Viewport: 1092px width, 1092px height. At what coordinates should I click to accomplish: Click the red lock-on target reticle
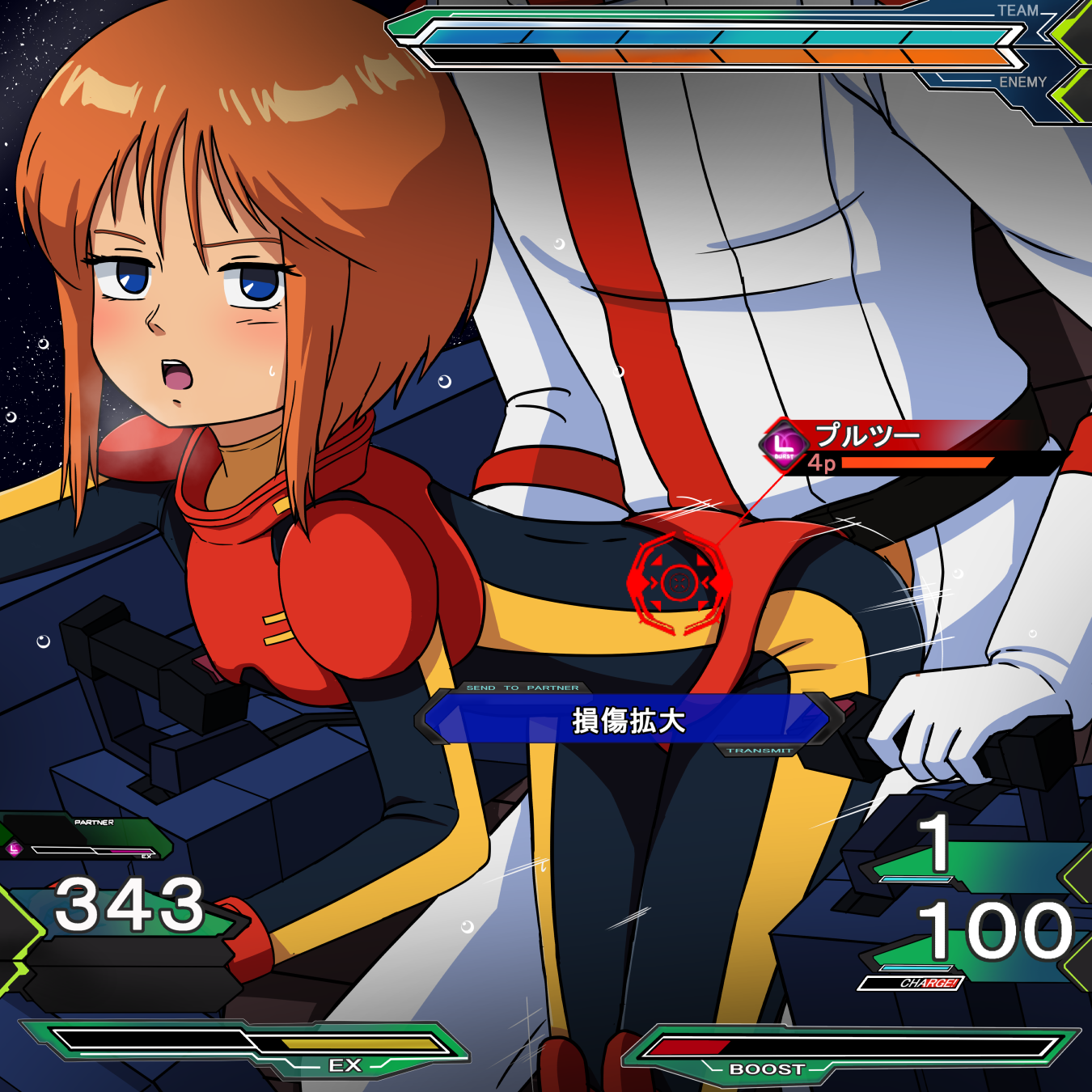pos(679,582)
